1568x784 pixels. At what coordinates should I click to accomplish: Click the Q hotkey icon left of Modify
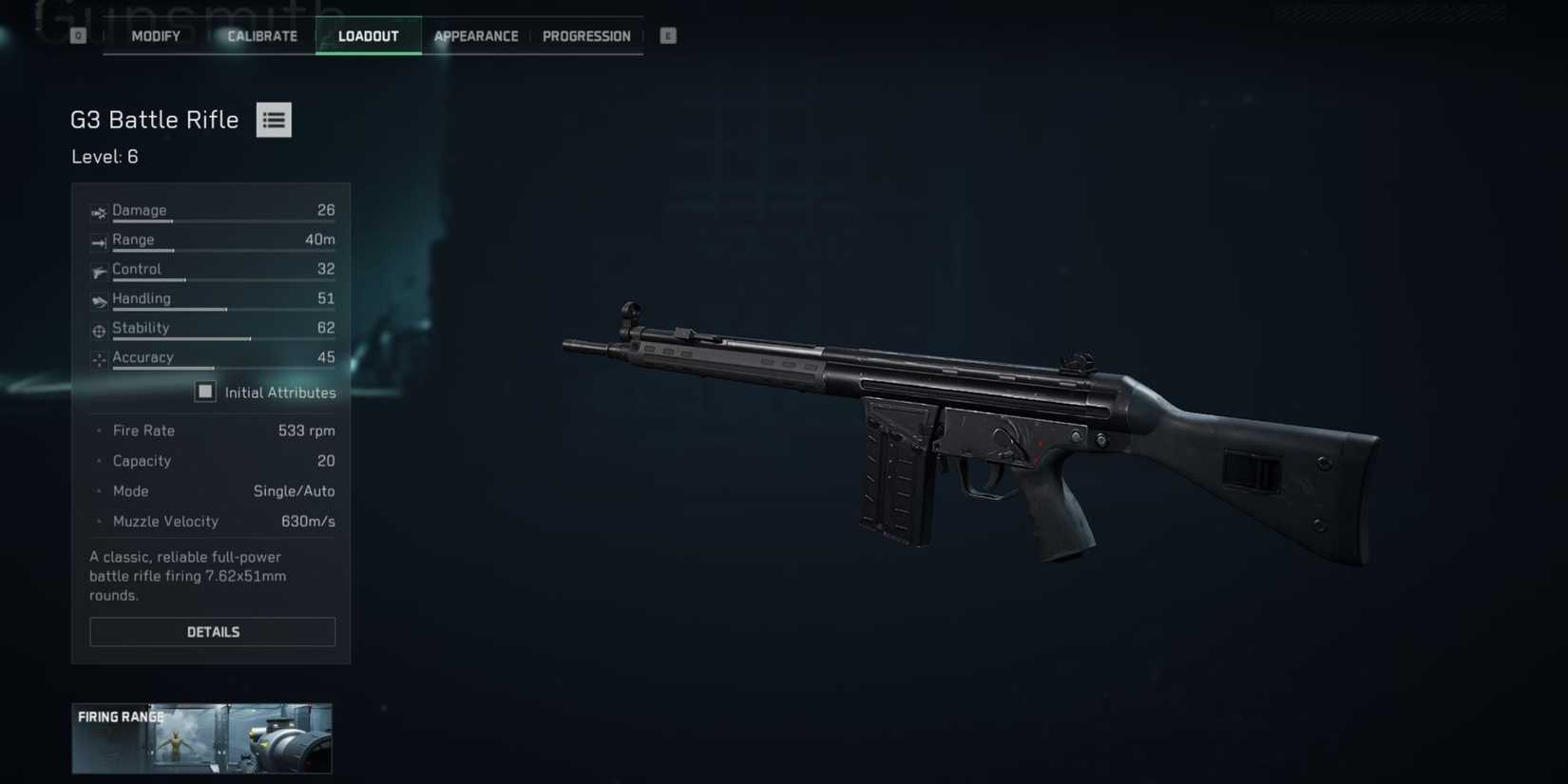[78, 34]
